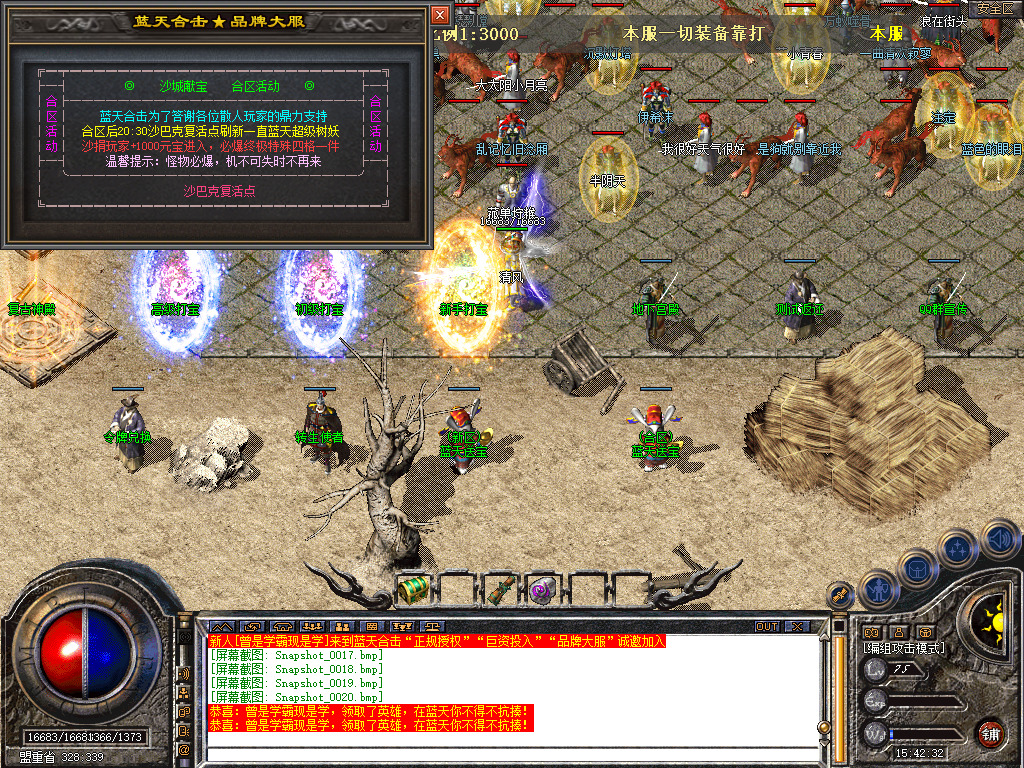Open the 沙城献宝 option

click(x=181, y=87)
